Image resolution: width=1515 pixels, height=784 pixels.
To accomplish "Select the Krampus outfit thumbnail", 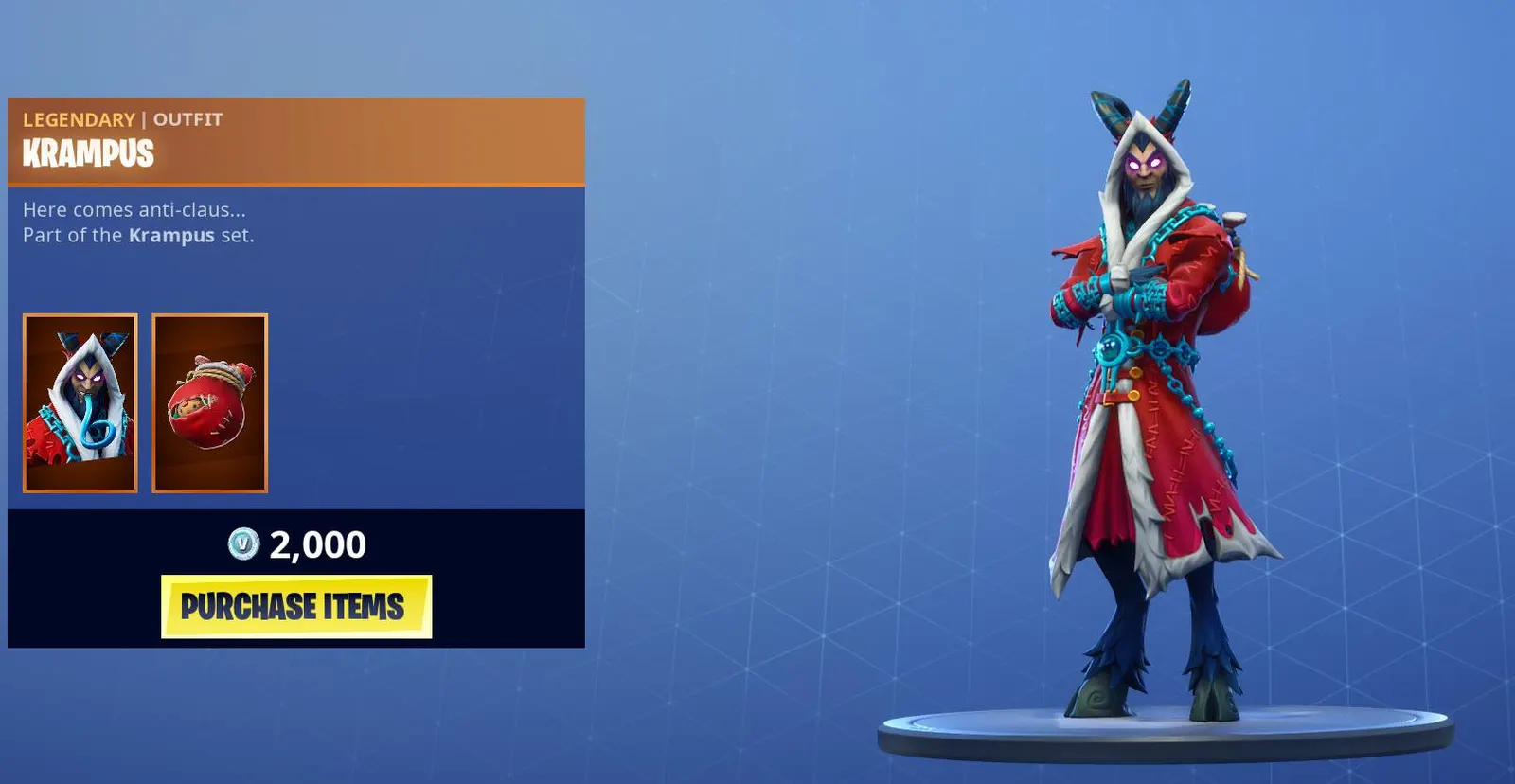I will click(80, 402).
